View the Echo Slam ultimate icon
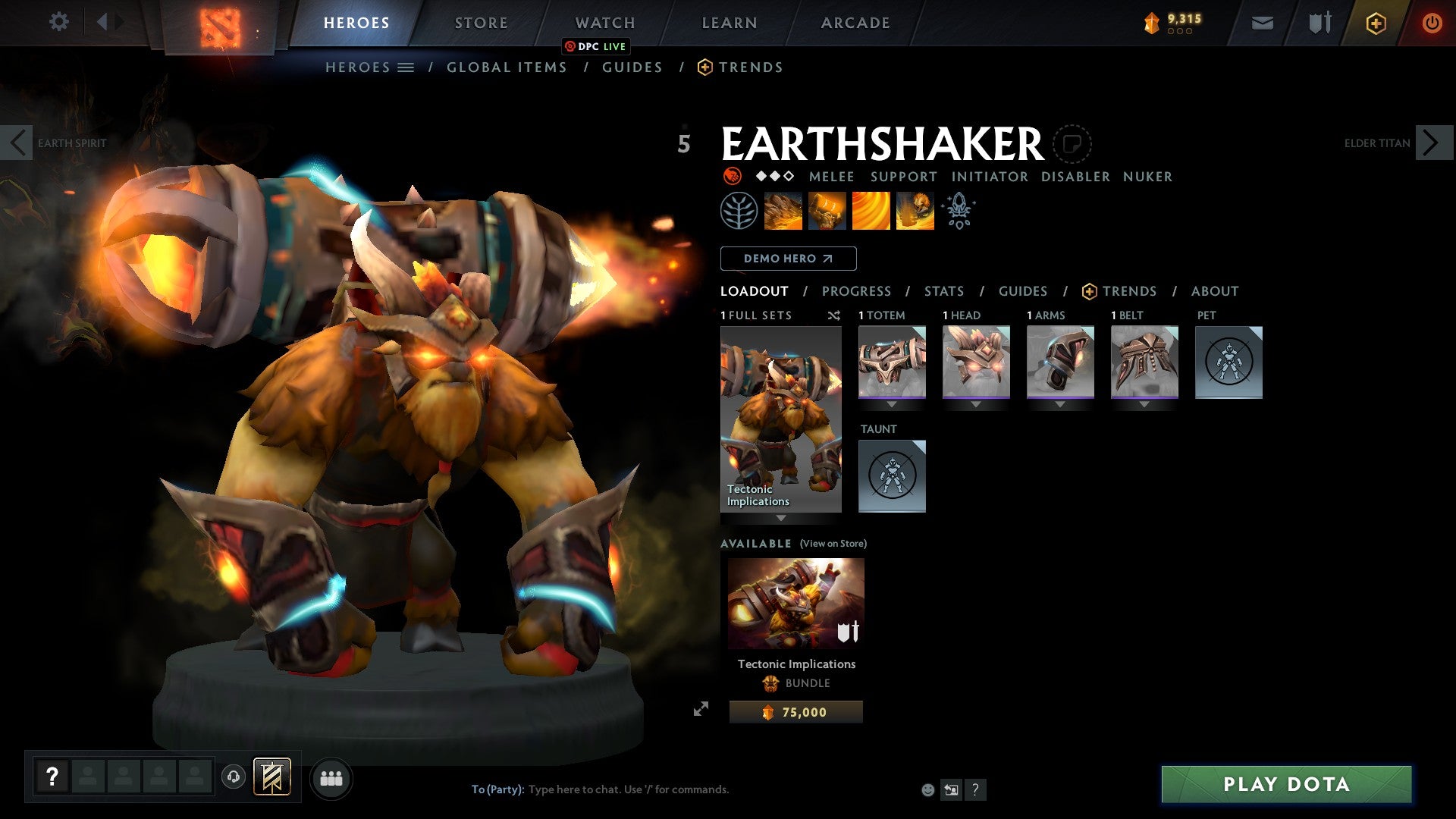This screenshot has height=819, width=1456. pos(915,211)
